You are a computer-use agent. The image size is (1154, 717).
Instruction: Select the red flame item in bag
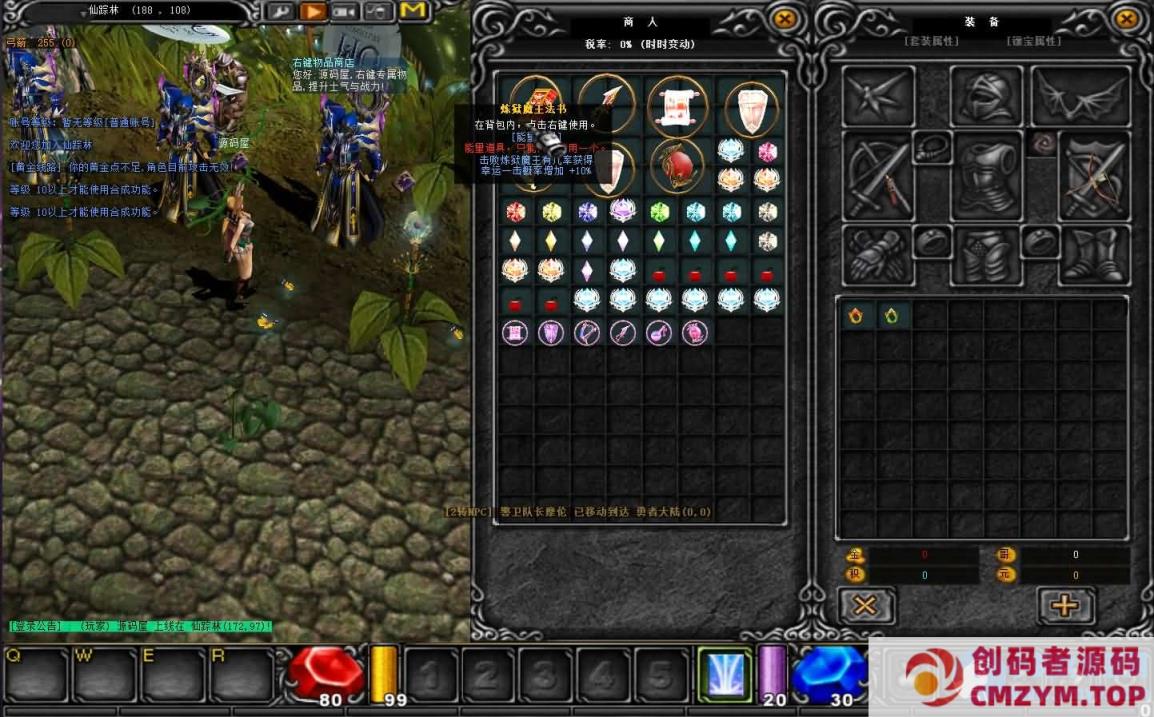(x=856, y=315)
